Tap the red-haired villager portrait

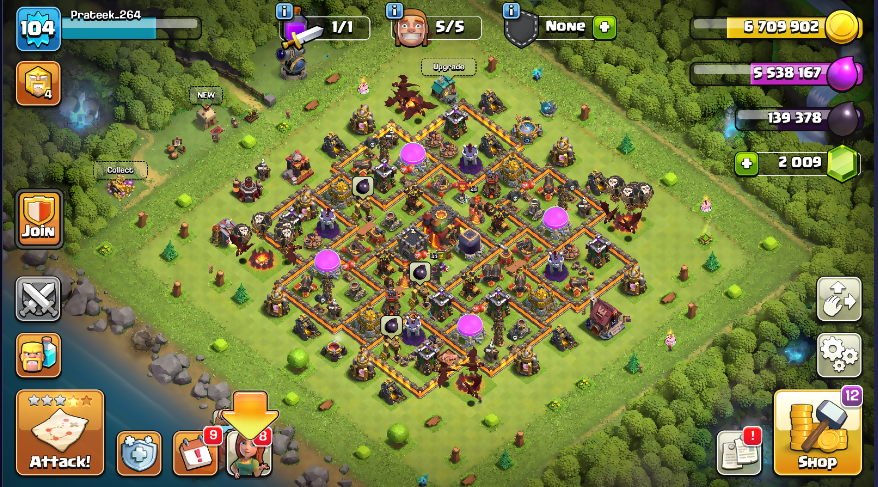pos(248,455)
